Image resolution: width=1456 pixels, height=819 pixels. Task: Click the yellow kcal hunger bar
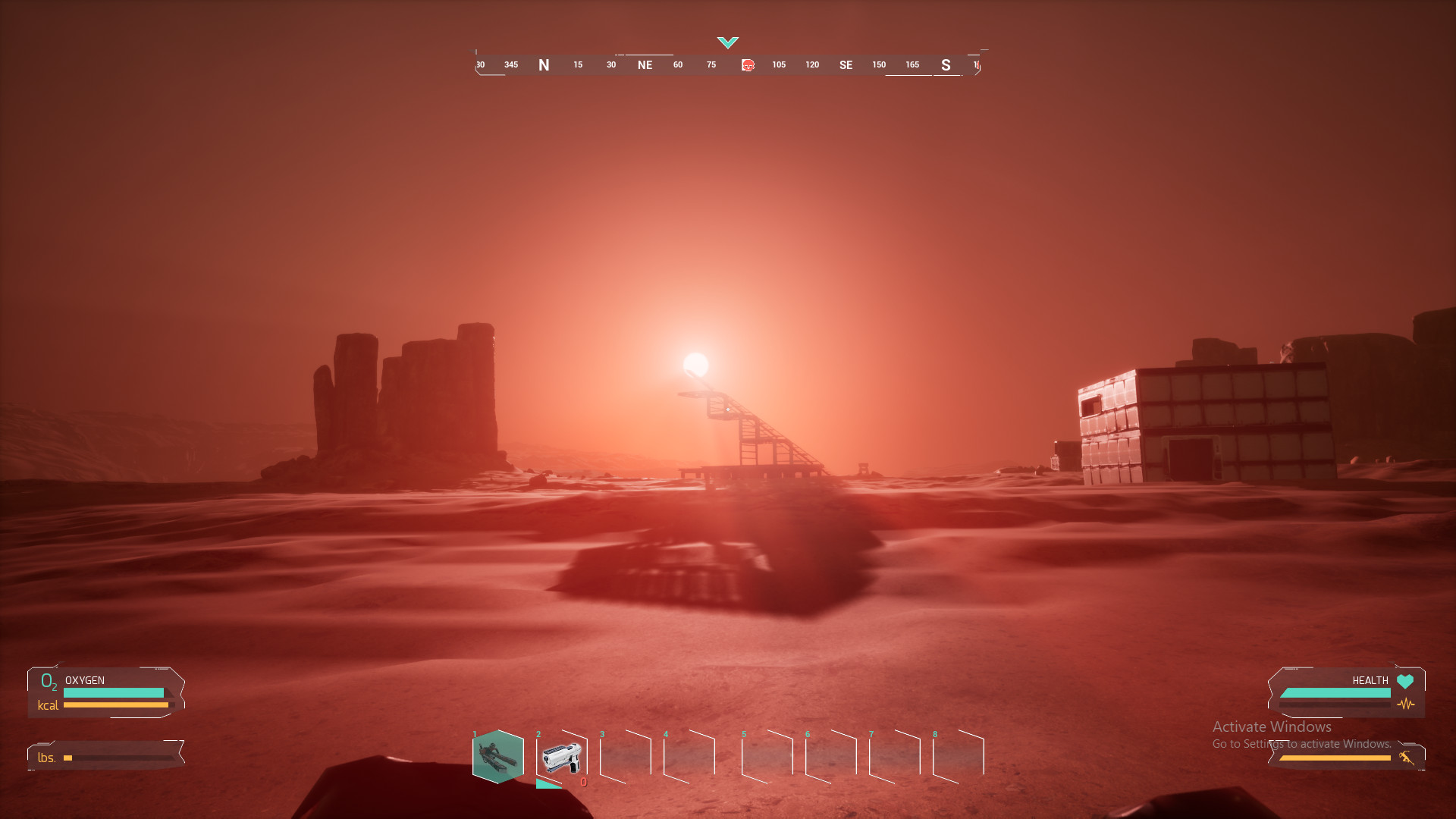pyautogui.click(x=118, y=705)
